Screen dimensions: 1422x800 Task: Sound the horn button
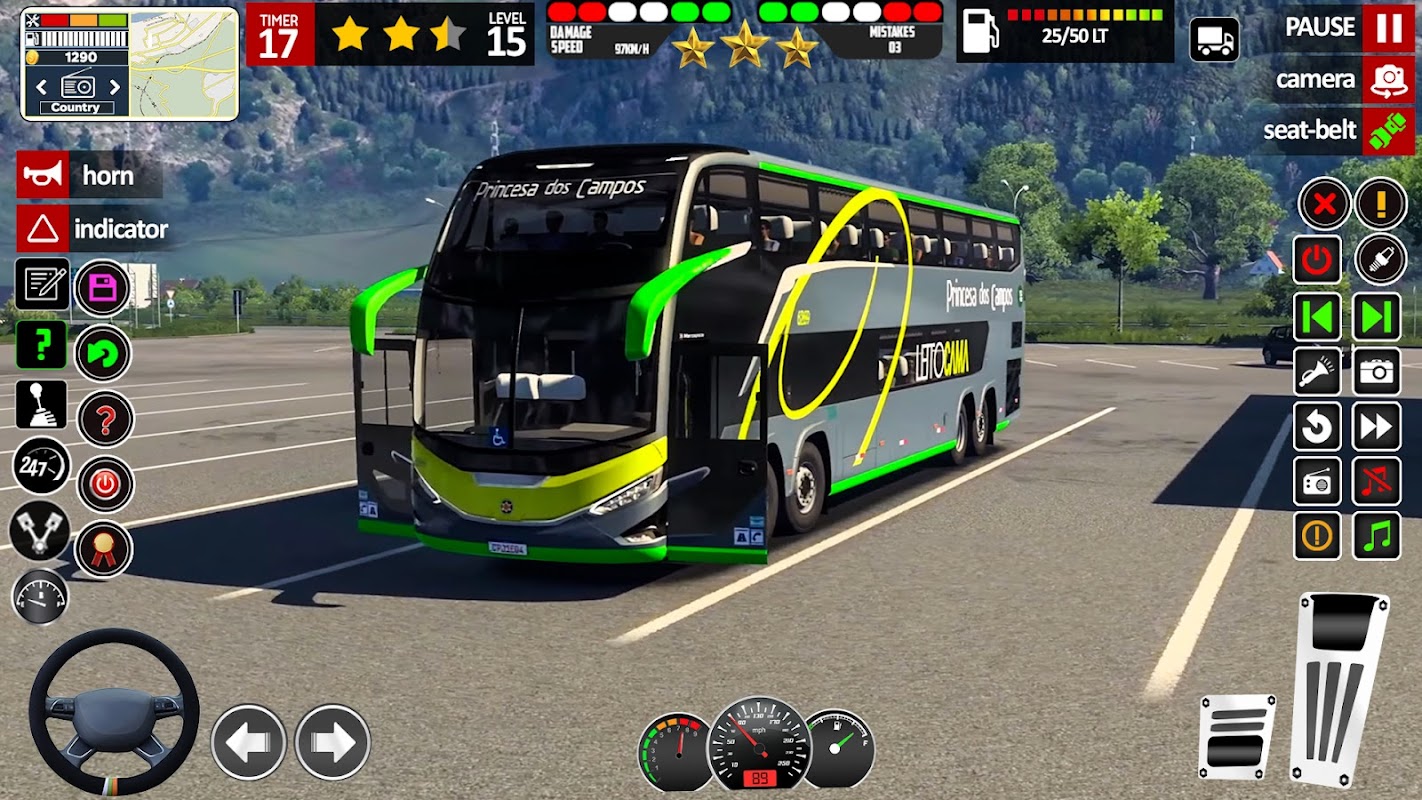click(x=43, y=176)
